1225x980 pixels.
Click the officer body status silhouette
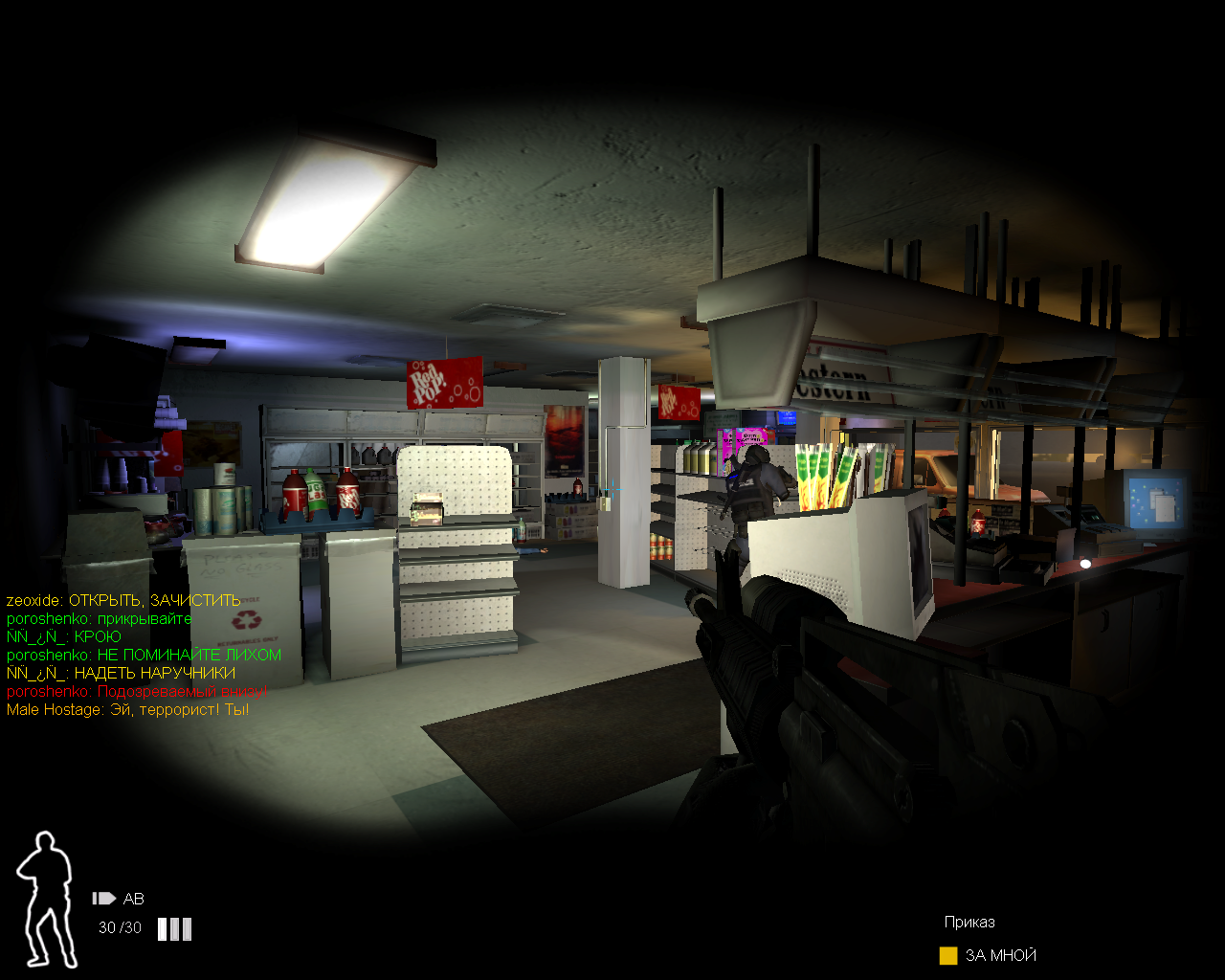[46, 899]
